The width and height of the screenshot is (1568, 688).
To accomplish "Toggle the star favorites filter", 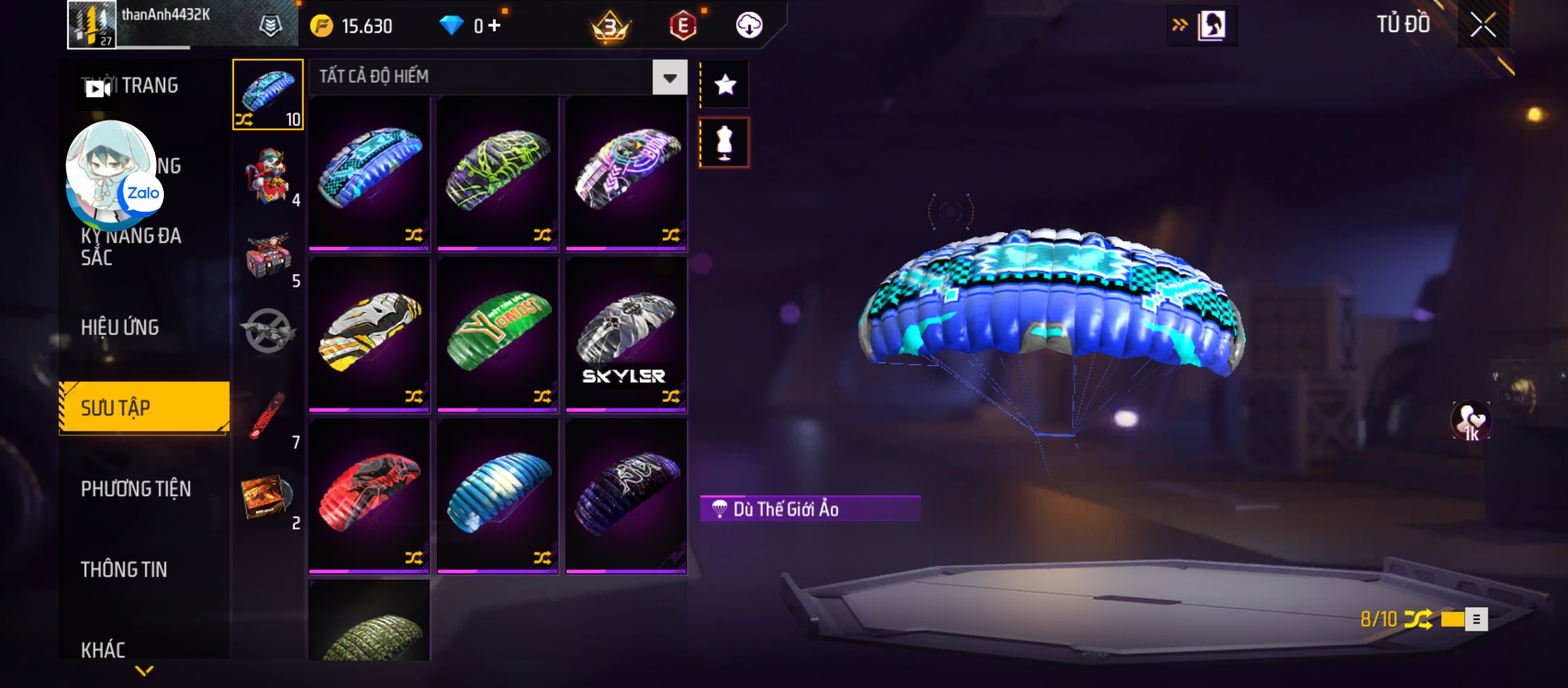I will [x=725, y=85].
